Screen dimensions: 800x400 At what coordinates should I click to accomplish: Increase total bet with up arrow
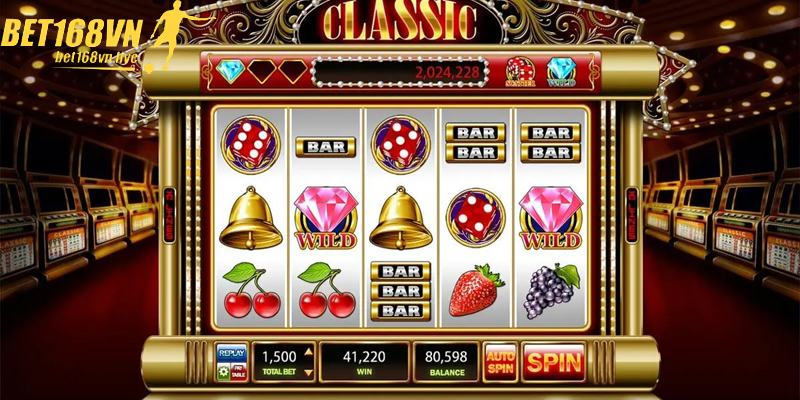click(x=308, y=351)
